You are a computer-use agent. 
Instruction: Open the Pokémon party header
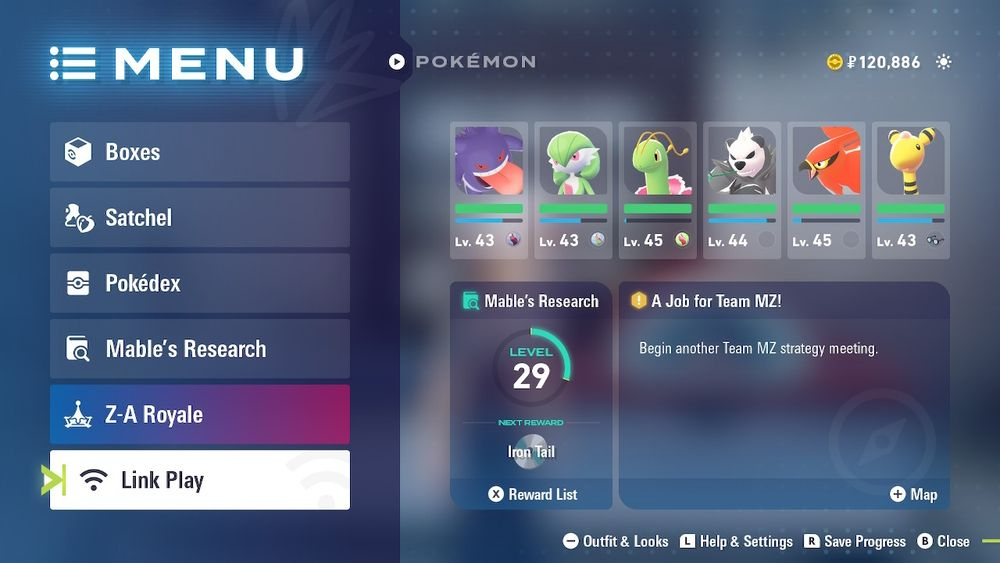click(463, 62)
